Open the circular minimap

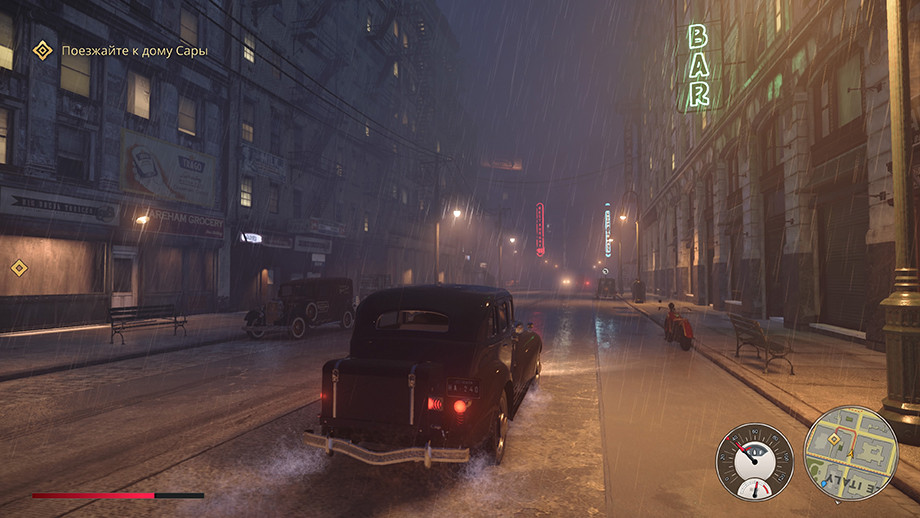(851, 452)
